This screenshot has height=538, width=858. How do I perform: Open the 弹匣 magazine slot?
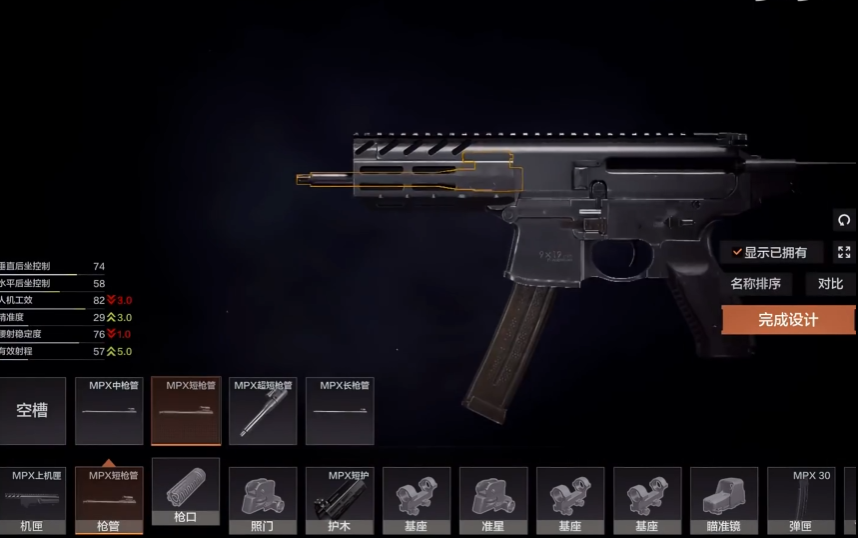pos(800,500)
